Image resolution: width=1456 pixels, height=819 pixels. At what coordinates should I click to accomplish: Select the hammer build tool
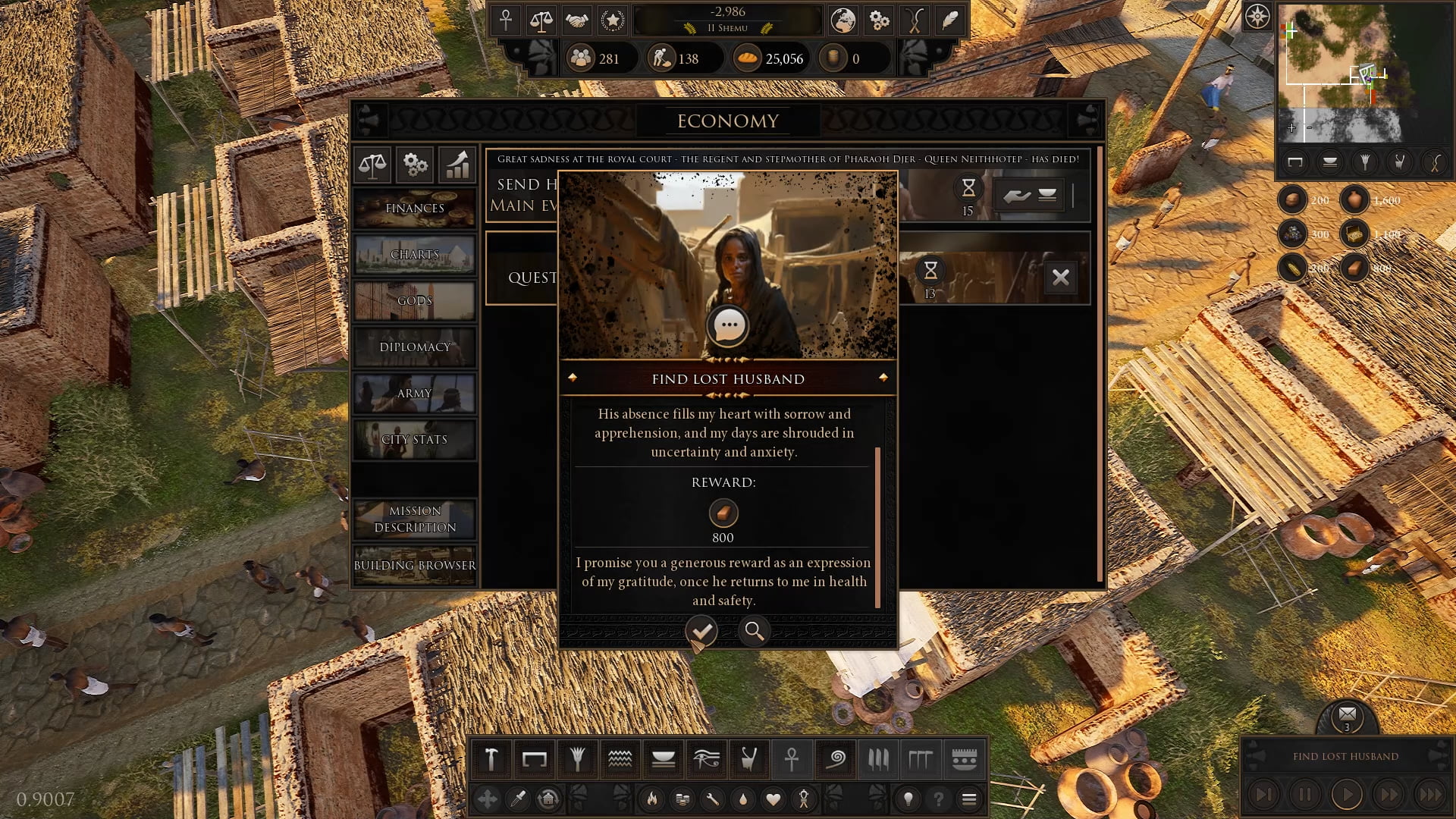(x=491, y=758)
